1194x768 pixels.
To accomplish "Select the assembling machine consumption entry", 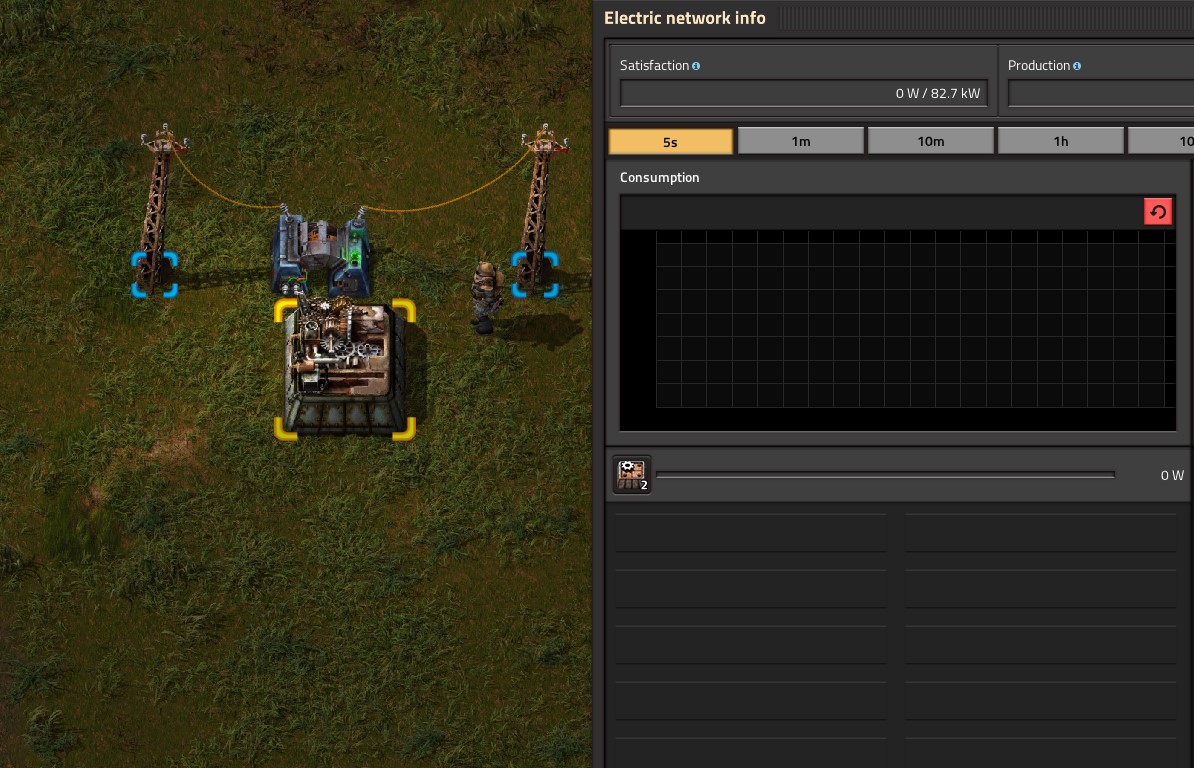I will 632,475.
